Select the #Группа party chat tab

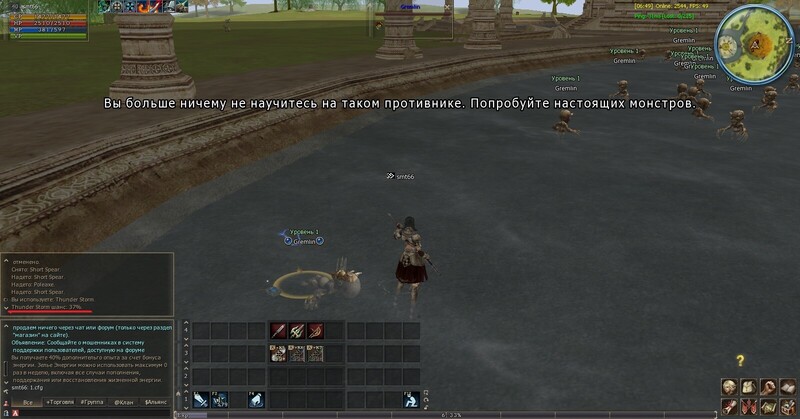[93, 402]
